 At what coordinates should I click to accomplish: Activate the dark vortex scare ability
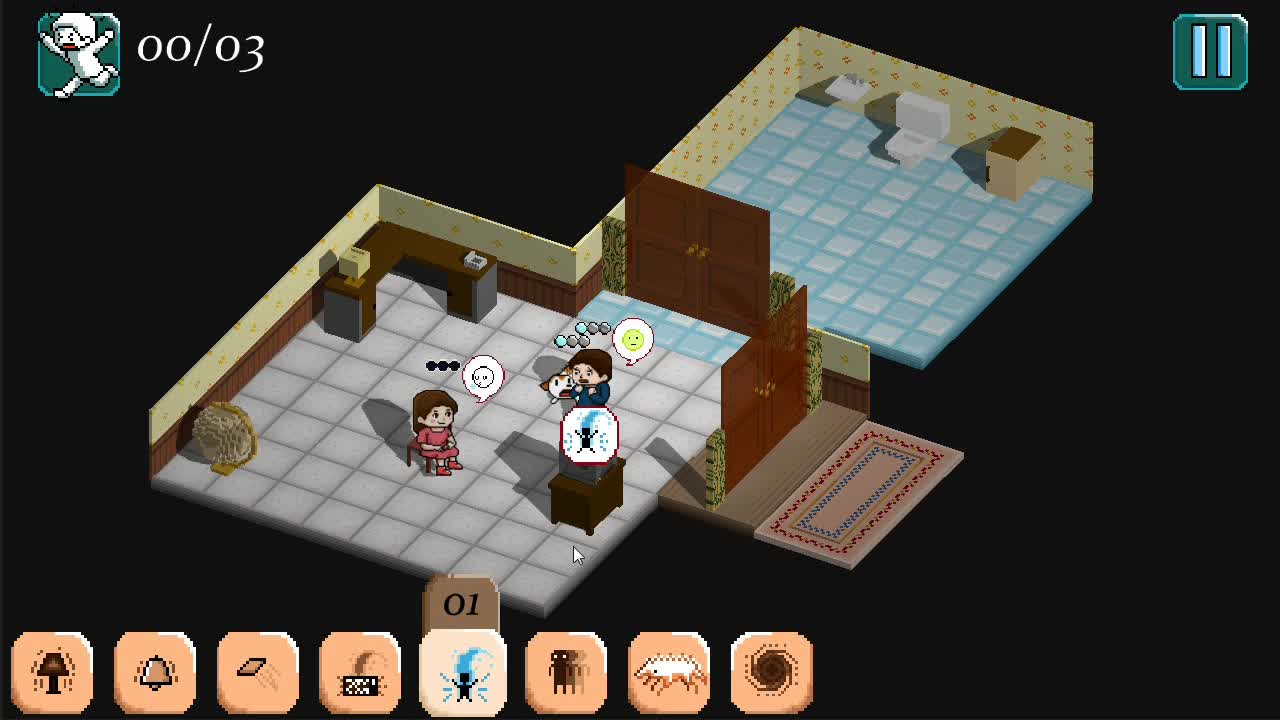coord(772,670)
